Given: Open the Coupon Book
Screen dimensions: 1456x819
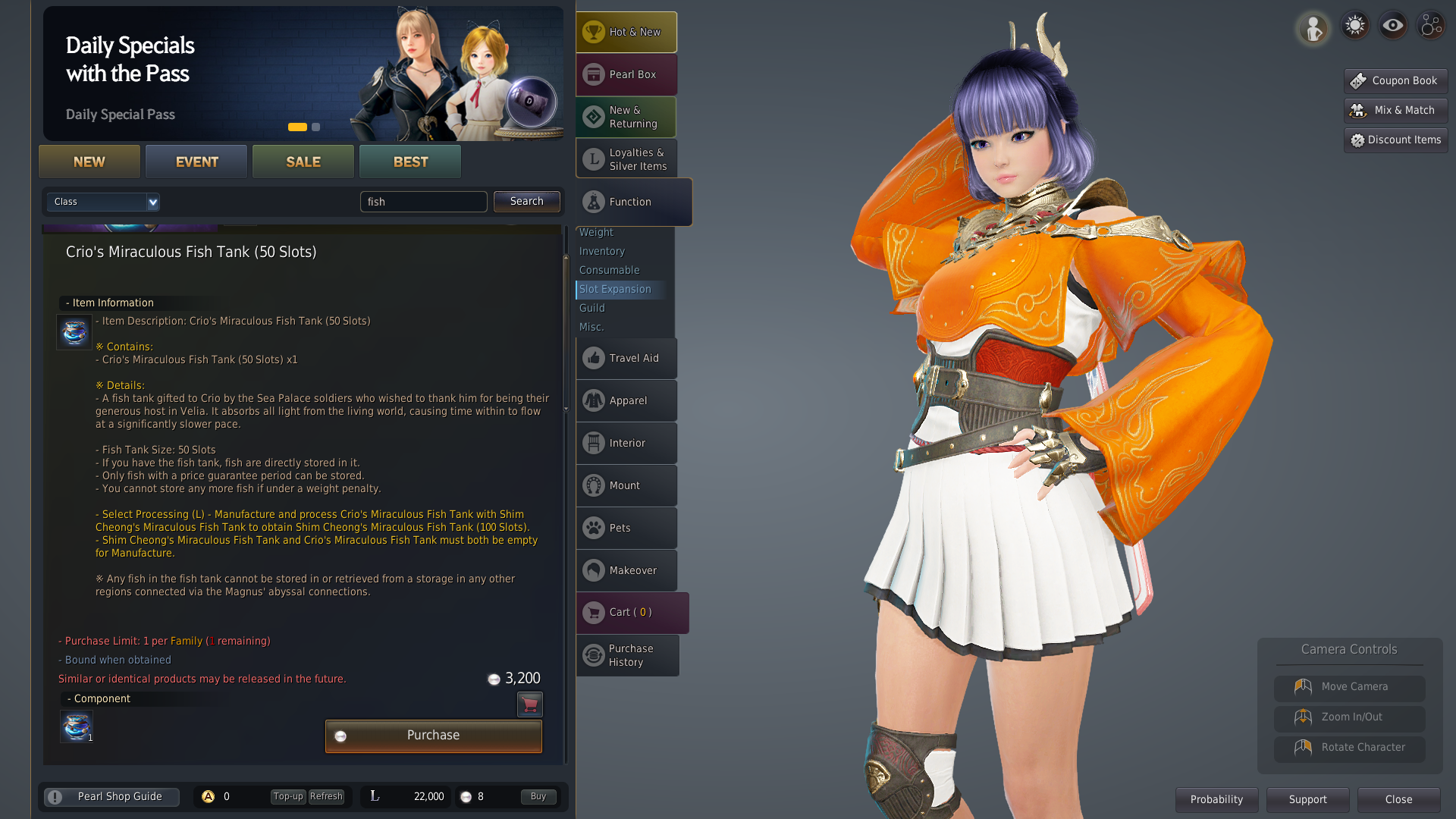Looking at the screenshot, I should pos(1395,80).
